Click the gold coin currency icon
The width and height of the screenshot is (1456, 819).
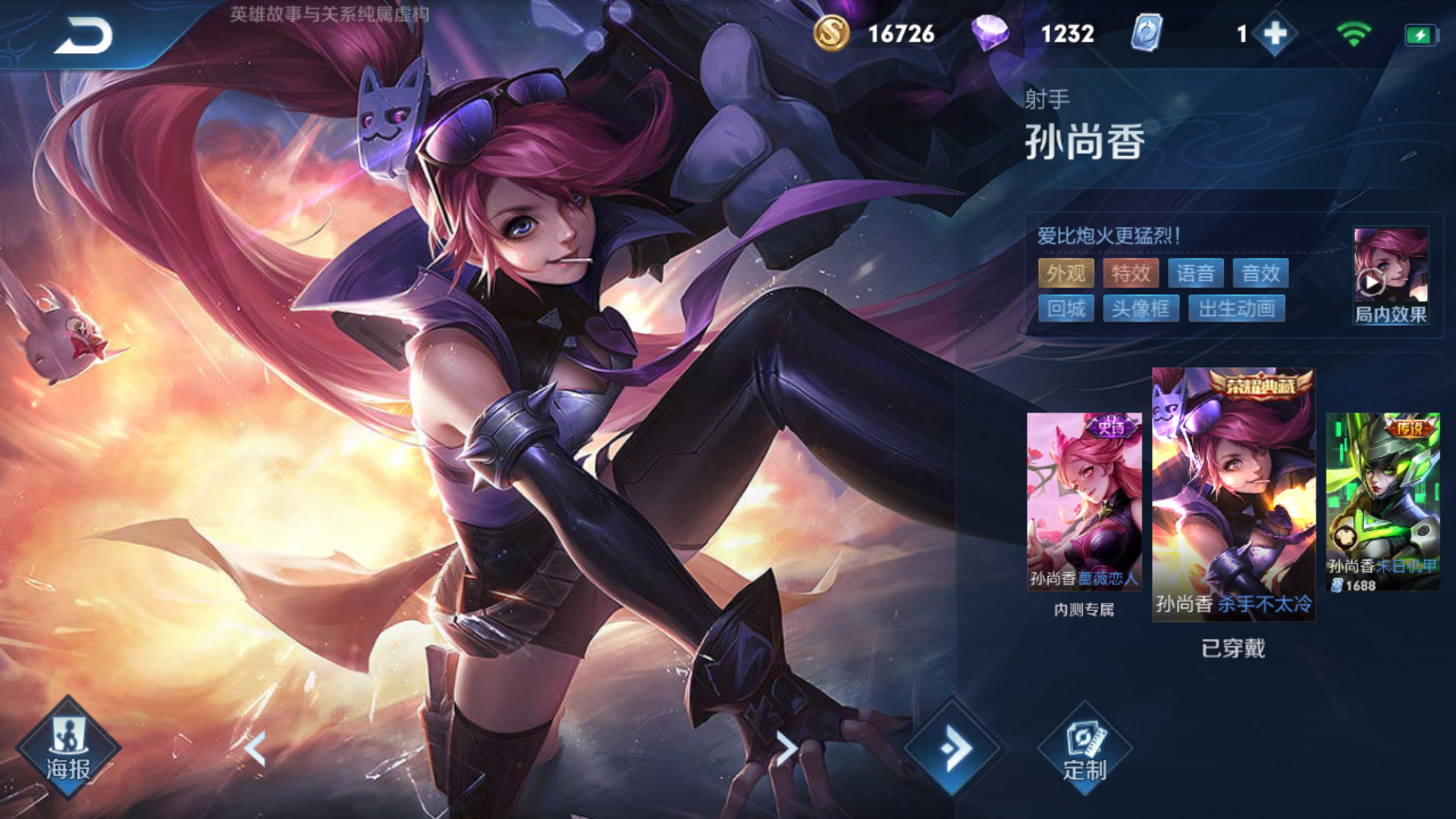(x=831, y=33)
